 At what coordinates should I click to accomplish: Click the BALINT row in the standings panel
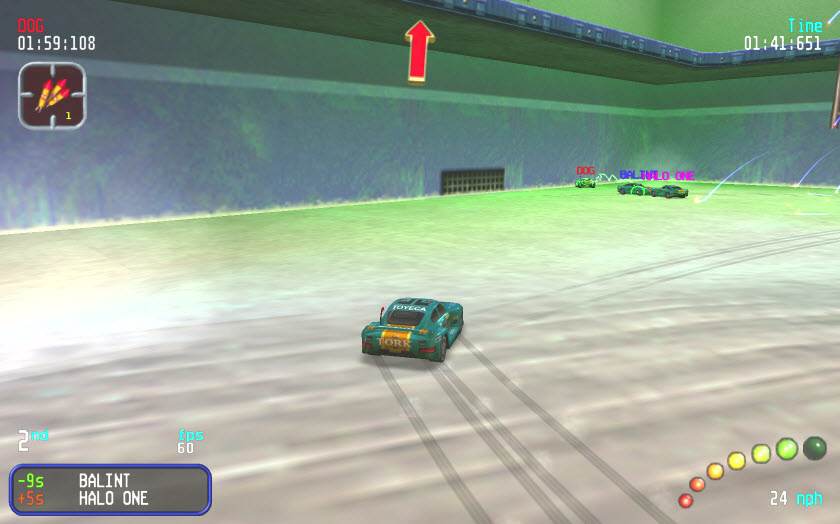110,481
